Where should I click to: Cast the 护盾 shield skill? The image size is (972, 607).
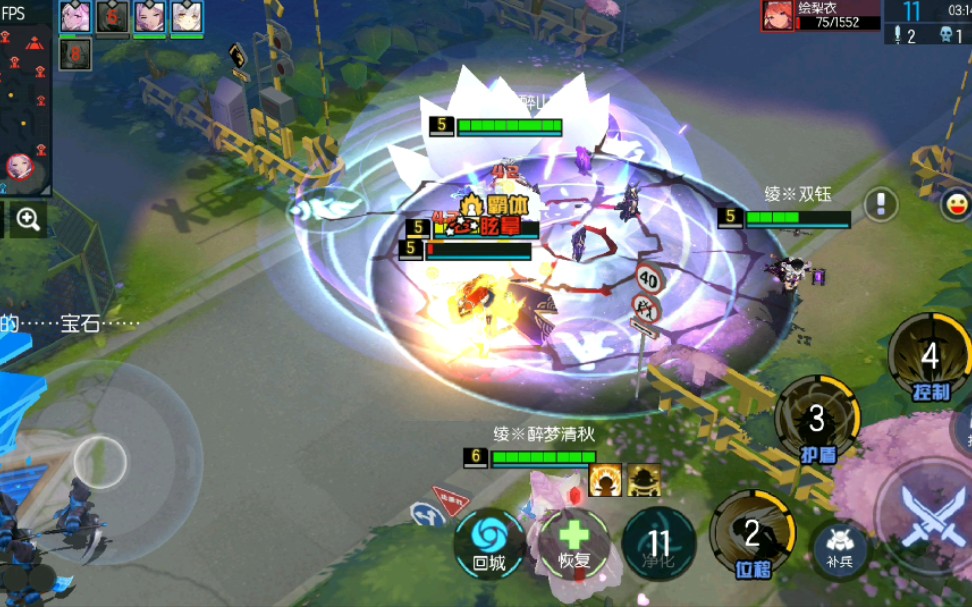click(817, 418)
